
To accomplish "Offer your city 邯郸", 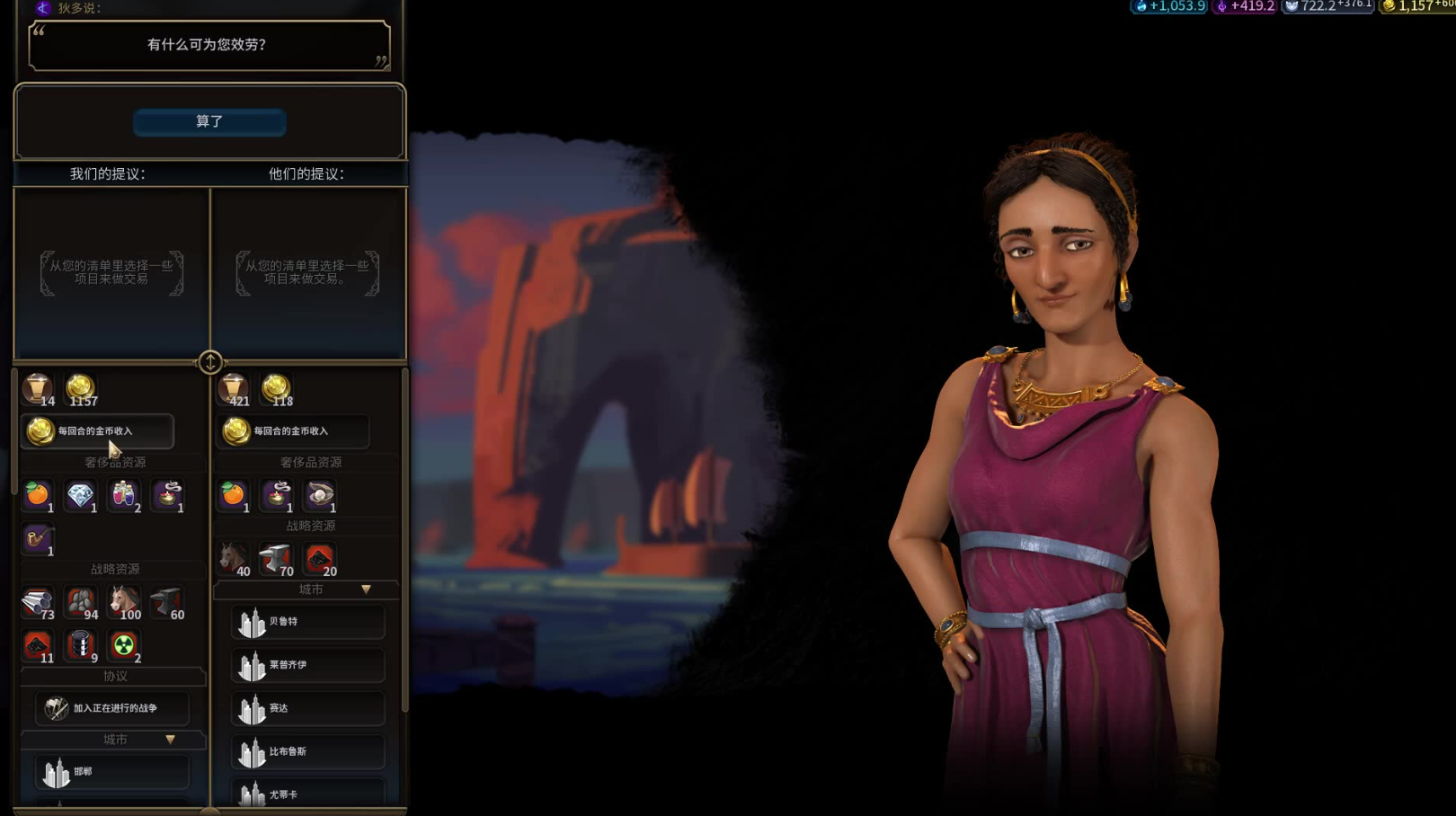I will (x=112, y=772).
